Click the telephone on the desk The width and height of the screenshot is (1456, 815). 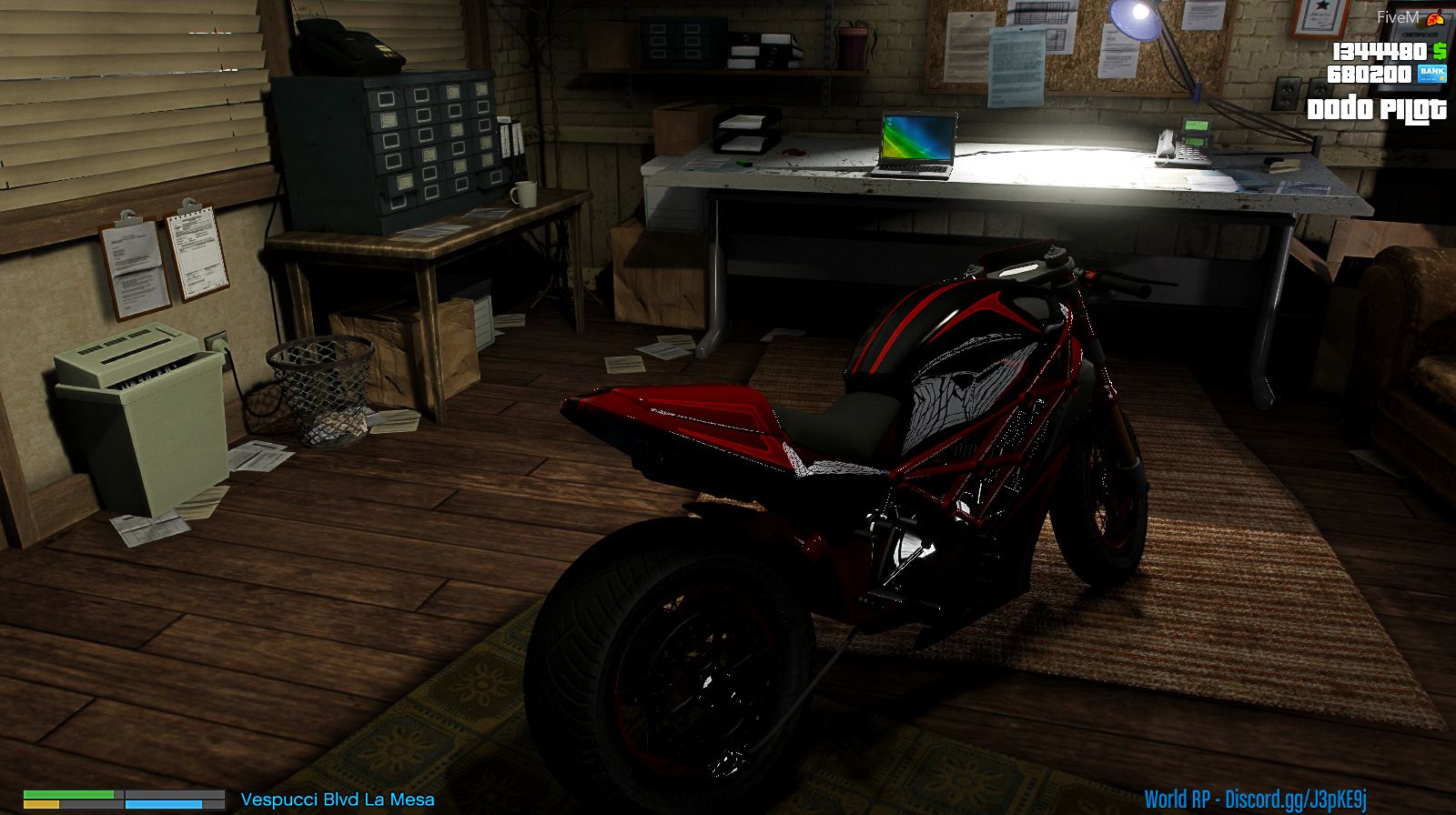[x=1186, y=144]
